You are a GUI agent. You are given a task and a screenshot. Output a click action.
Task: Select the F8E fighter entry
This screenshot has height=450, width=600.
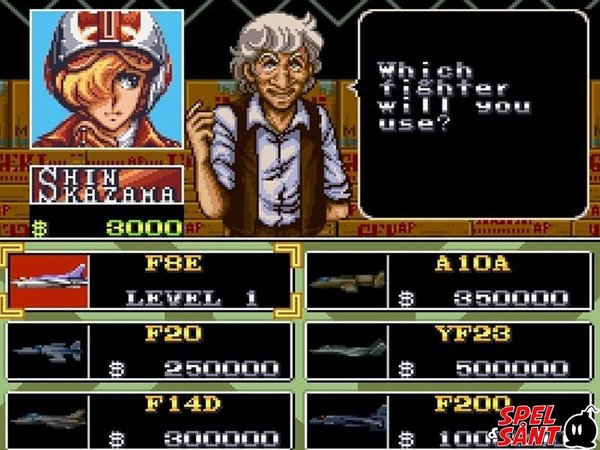pos(152,281)
